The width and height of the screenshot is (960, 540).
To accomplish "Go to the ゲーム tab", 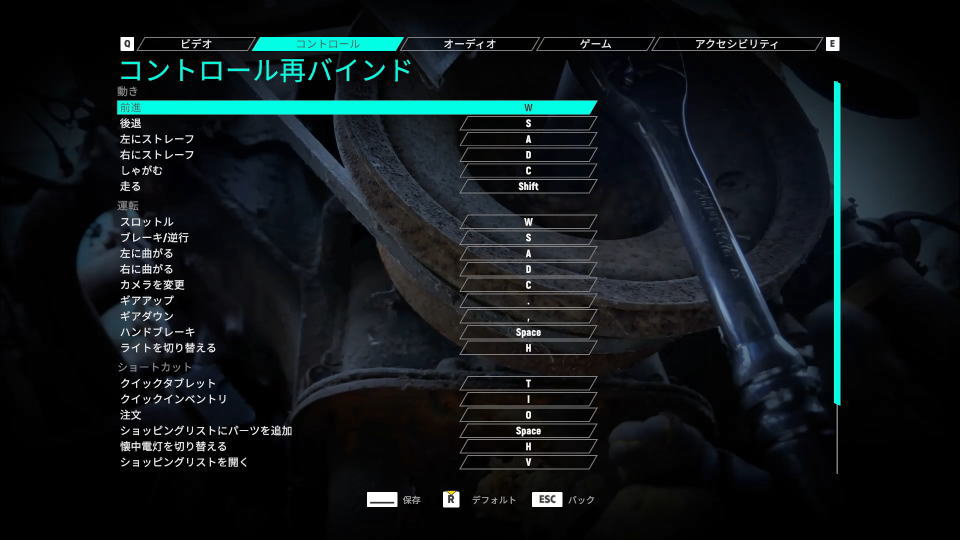I will click(595, 44).
